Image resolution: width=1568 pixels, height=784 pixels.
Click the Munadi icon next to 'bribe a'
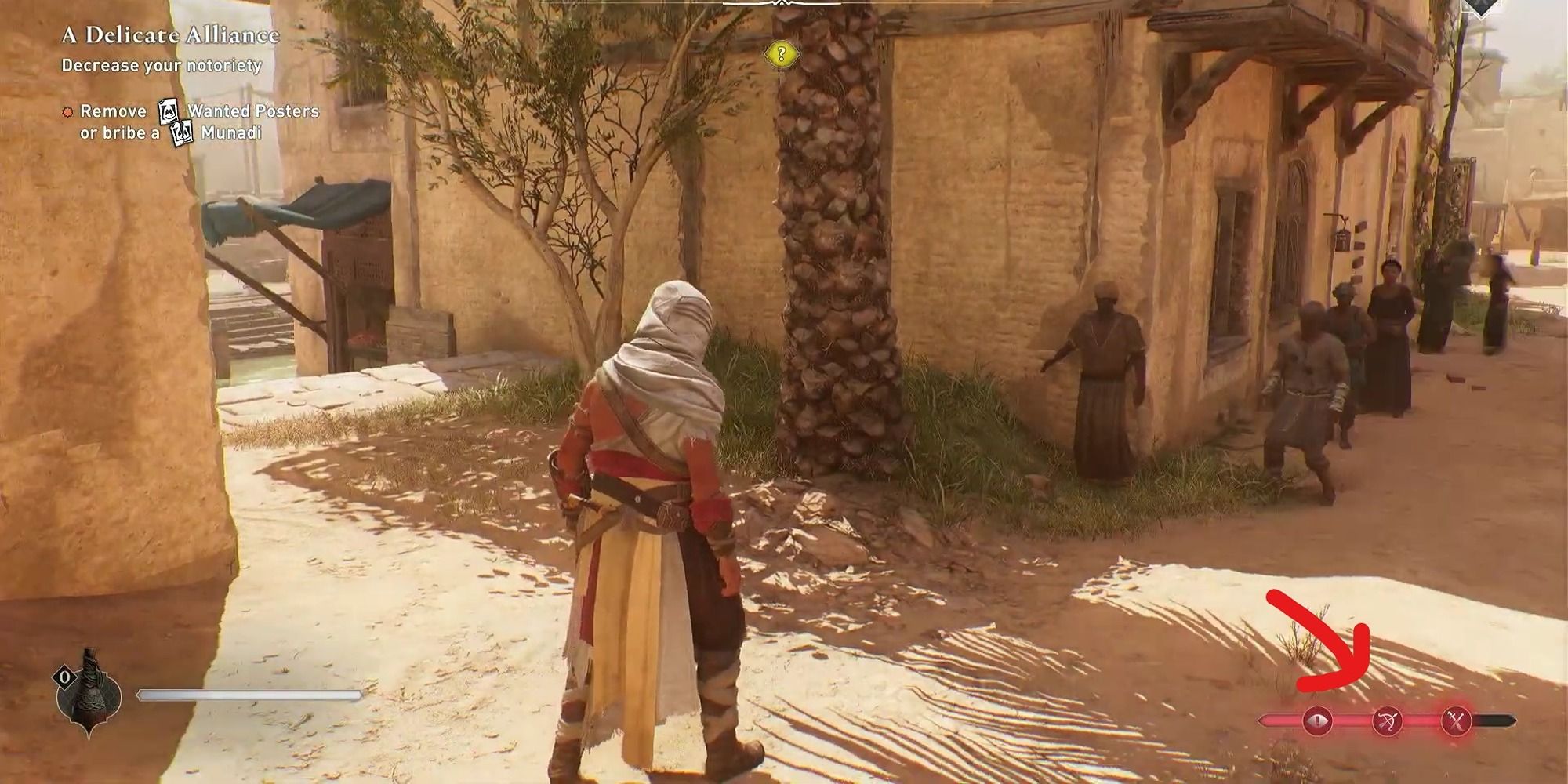tap(182, 133)
